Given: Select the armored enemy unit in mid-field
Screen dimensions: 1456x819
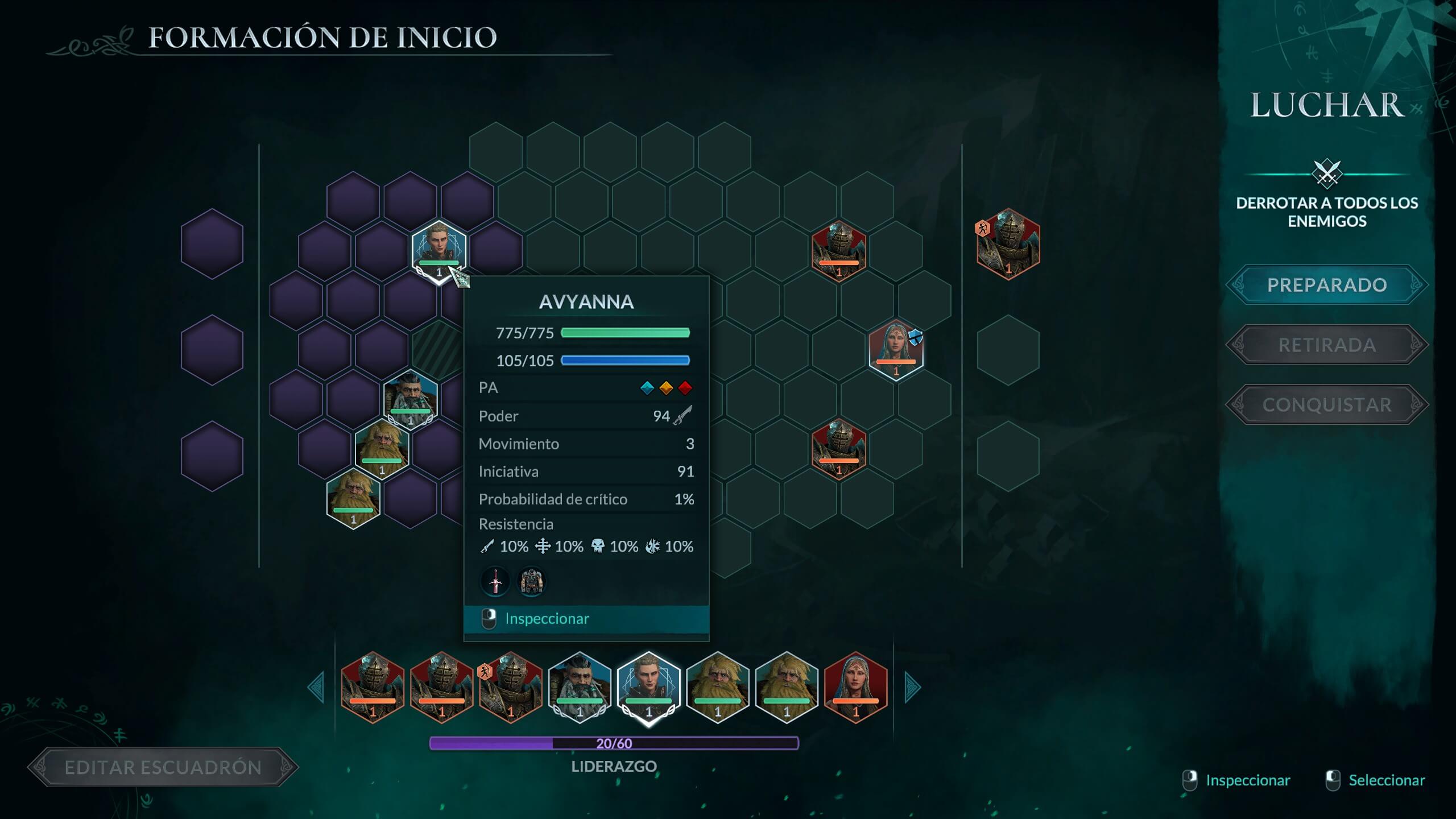Looking at the screenshot, I should pos(838,449).
